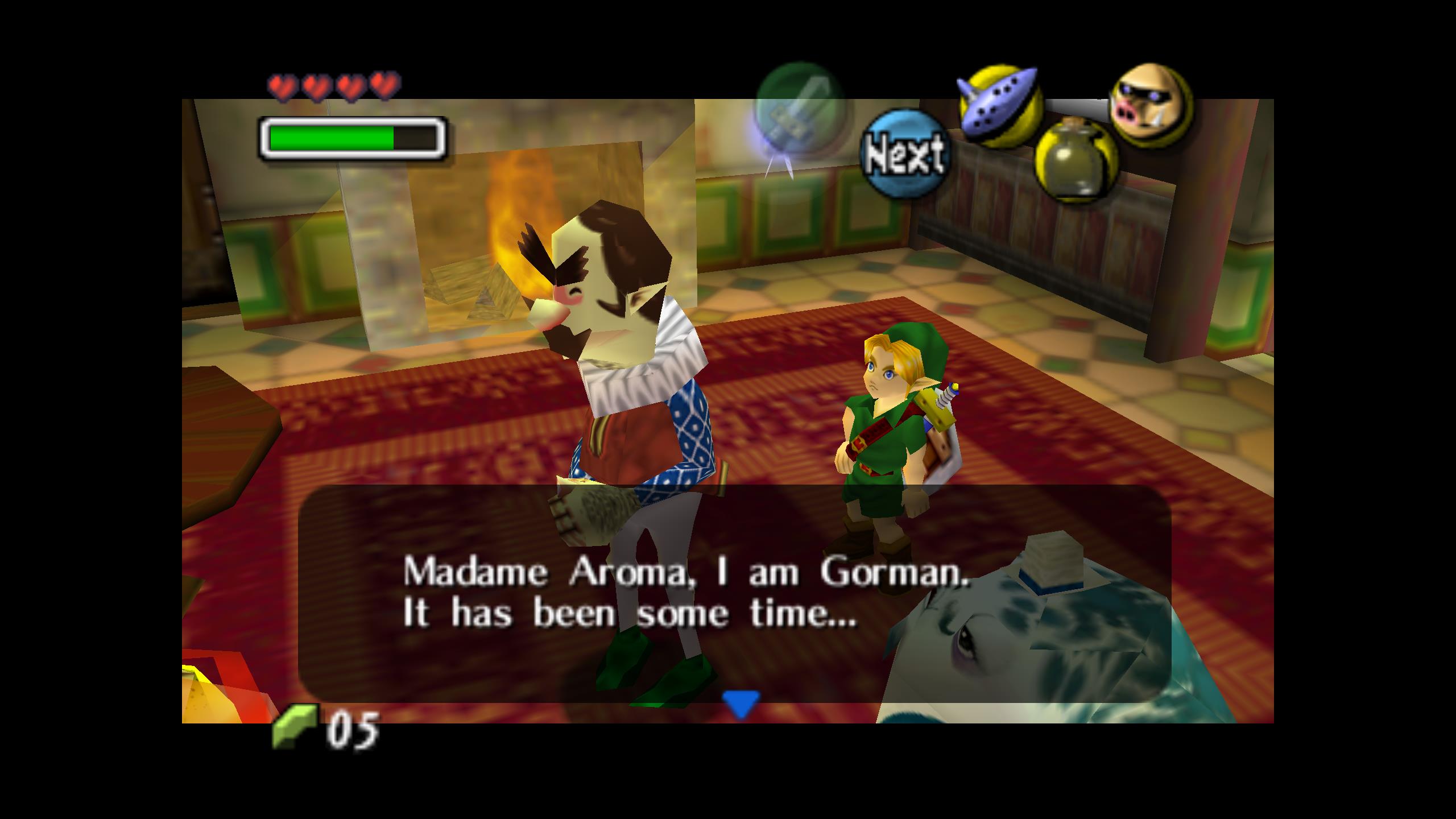Select the Ocarina of Time item icon
This screenshot has width=1456, height=819.
coord(1000,106)
